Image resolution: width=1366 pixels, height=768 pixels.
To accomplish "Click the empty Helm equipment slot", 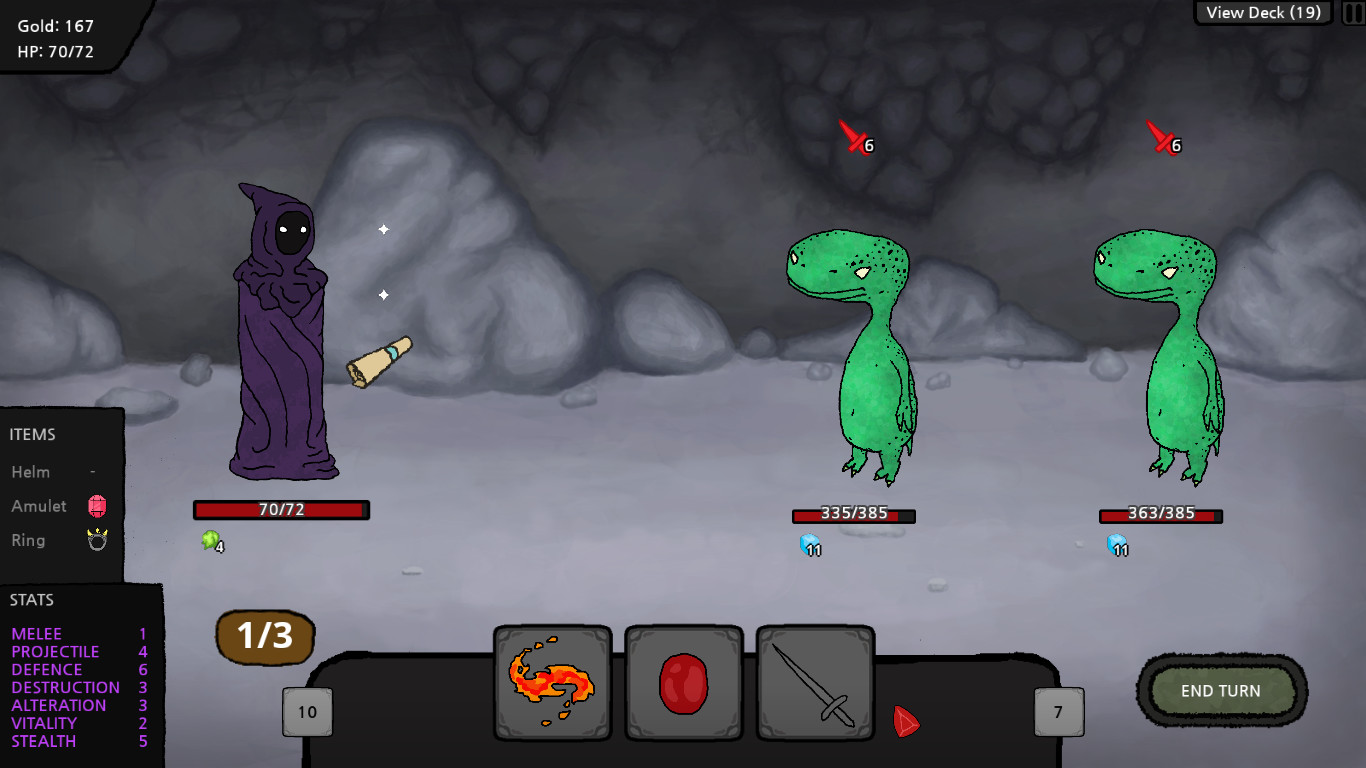I will coord(93,471).
